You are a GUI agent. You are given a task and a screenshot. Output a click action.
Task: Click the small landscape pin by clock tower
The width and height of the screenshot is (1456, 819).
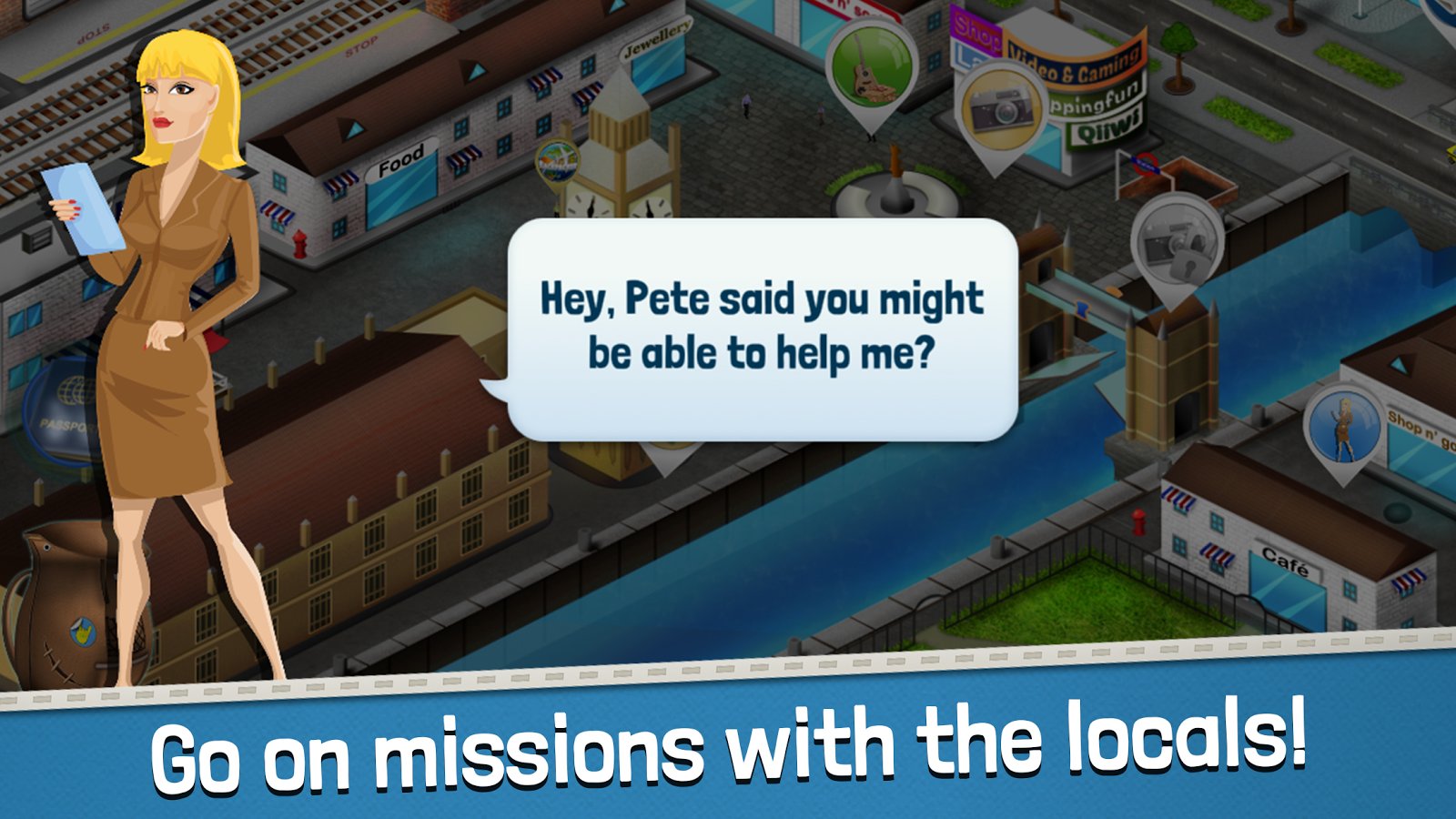[557, 164]
